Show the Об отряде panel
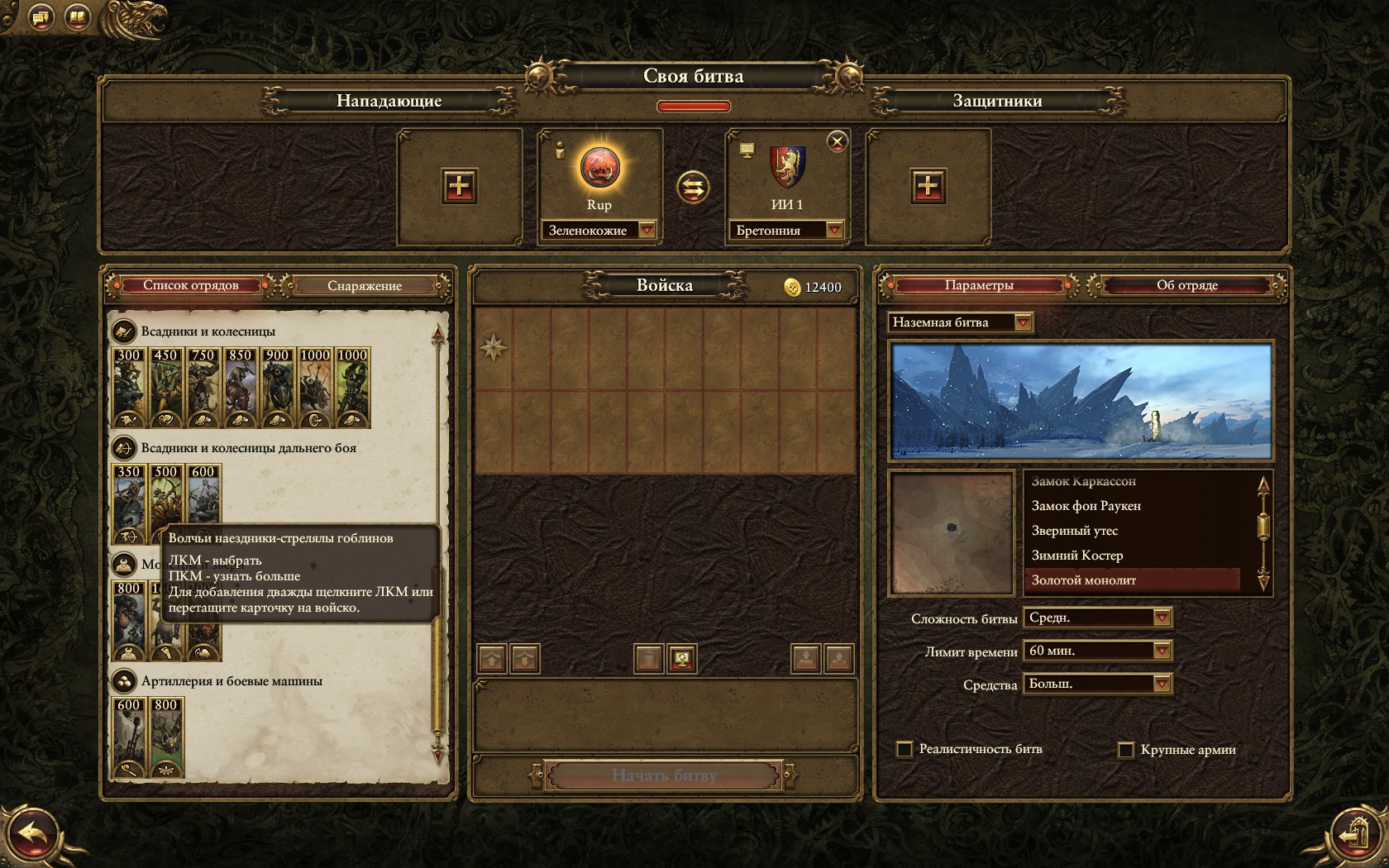The height and width of the screenshot is (868, 1389). tap(1186, 285)
